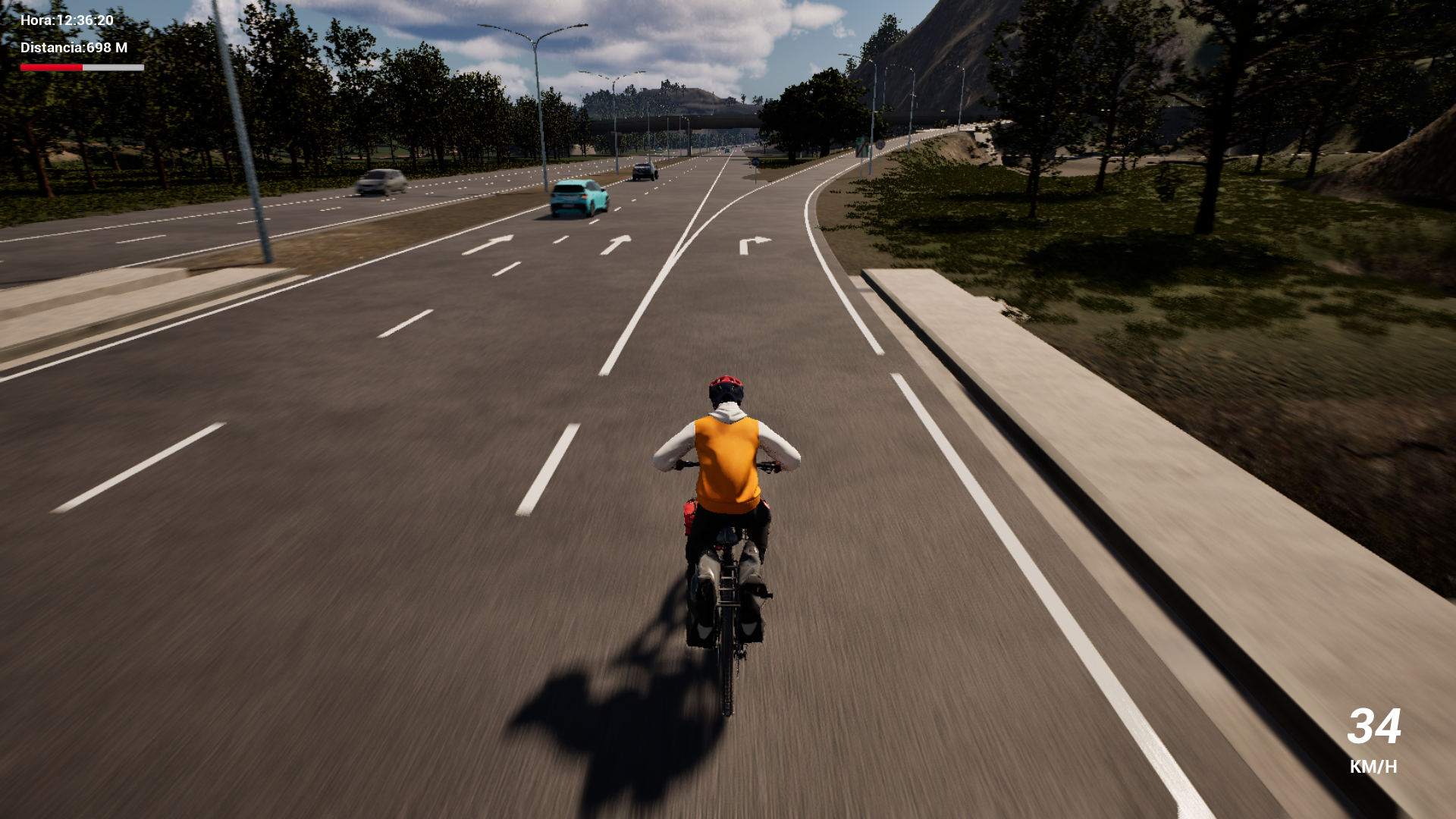Click the right-turn arrow road marking
Viewport: 1456px width, 819px height.
tap(756, 242)
